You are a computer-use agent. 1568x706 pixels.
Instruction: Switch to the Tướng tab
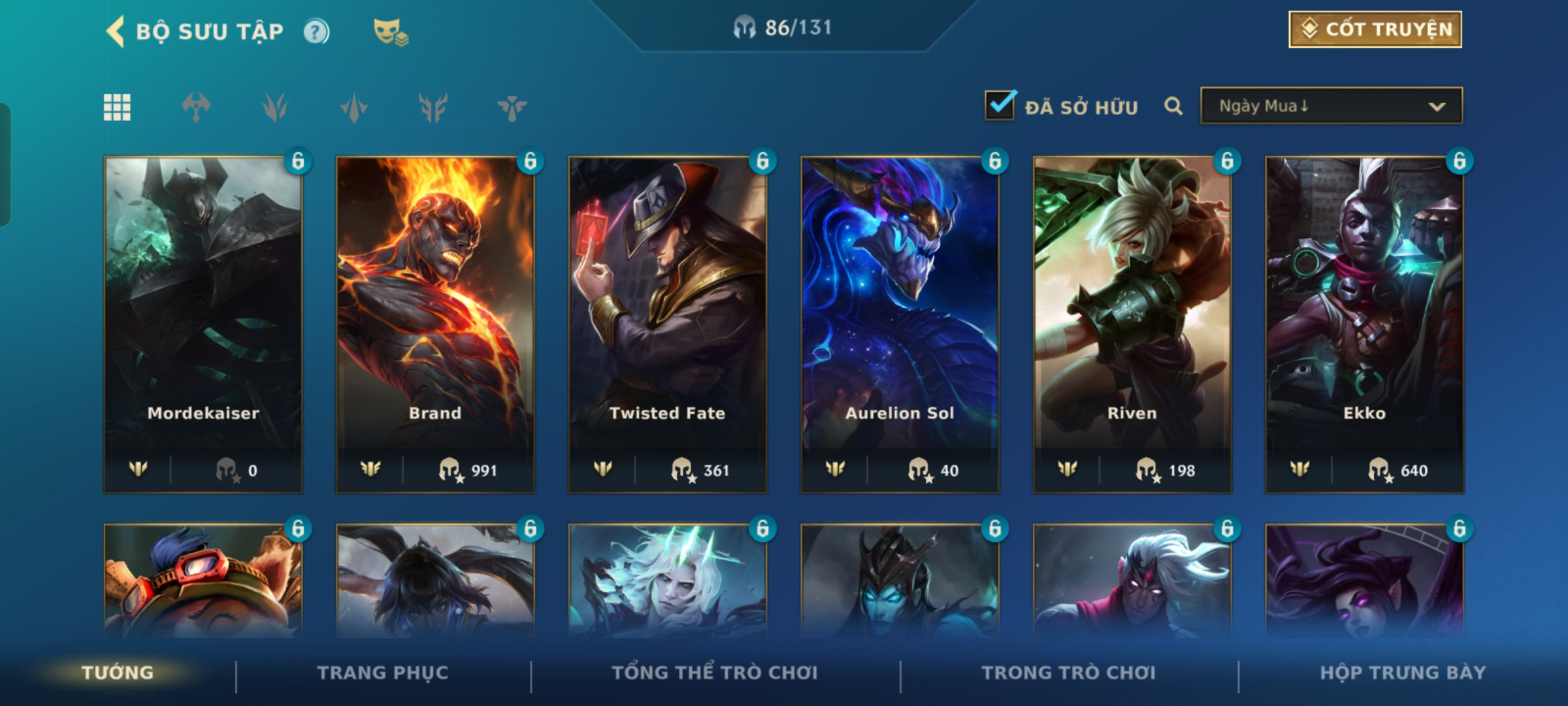click(118, 673)
